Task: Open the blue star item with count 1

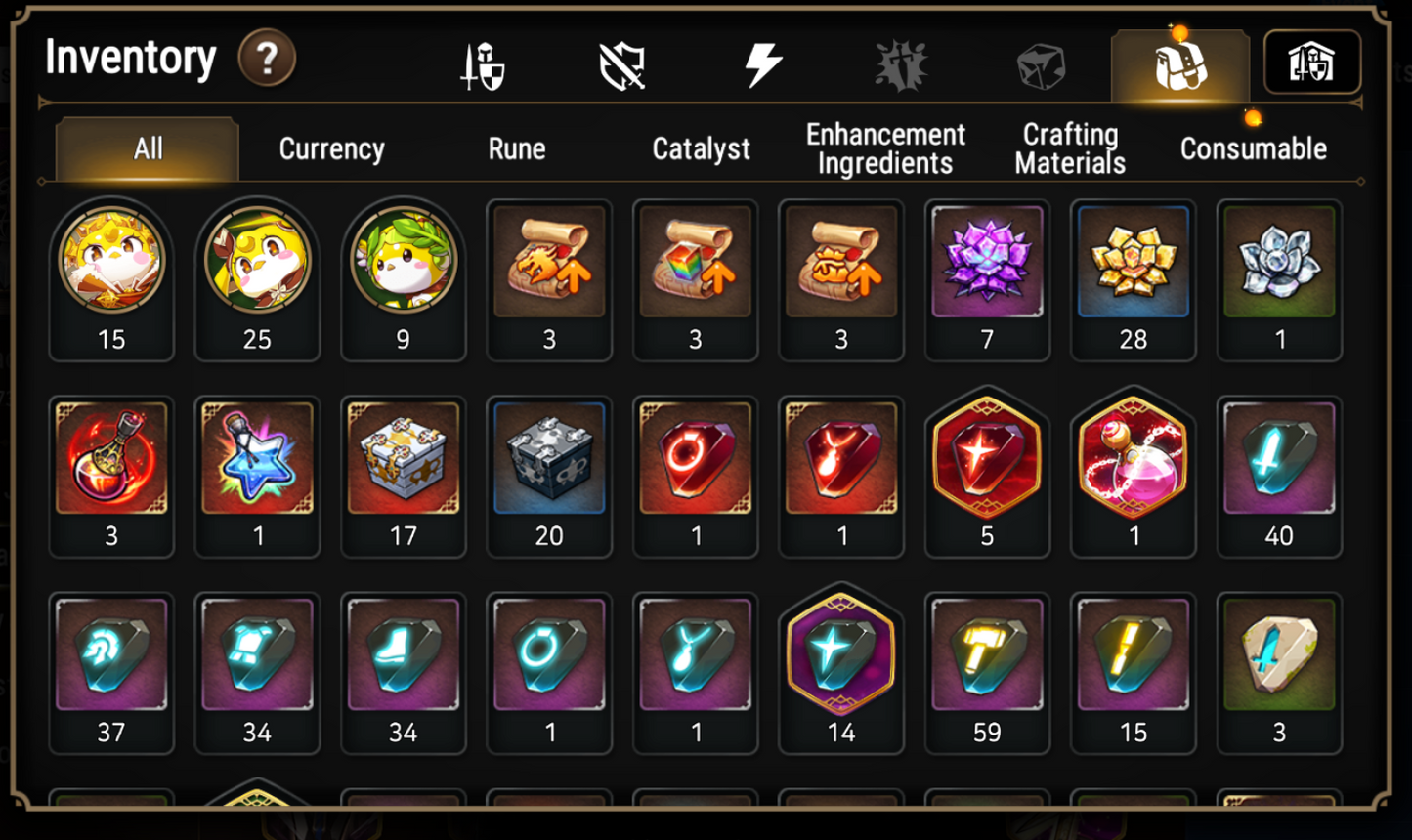Action: tap(257, 459)
